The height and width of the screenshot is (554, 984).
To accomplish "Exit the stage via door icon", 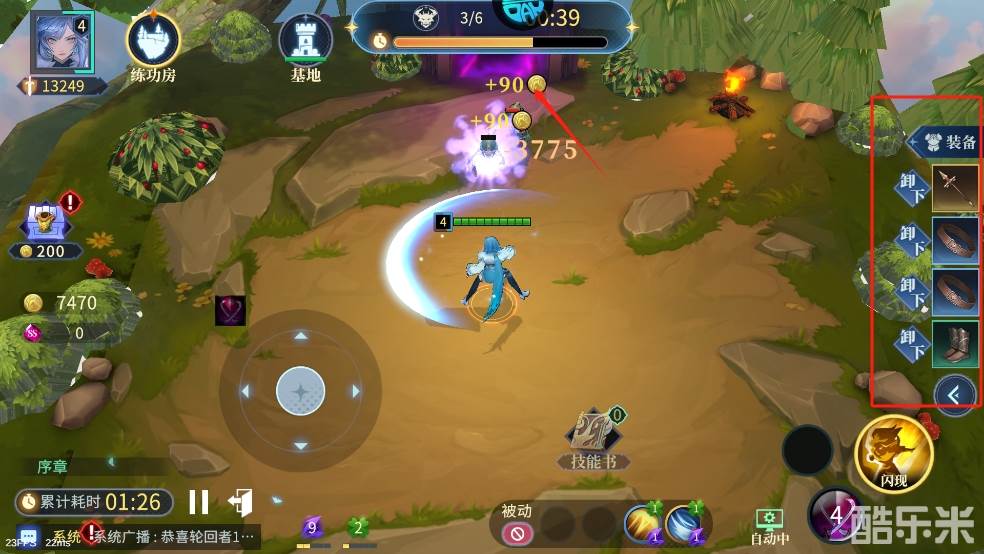I will [x=240, y=502].
